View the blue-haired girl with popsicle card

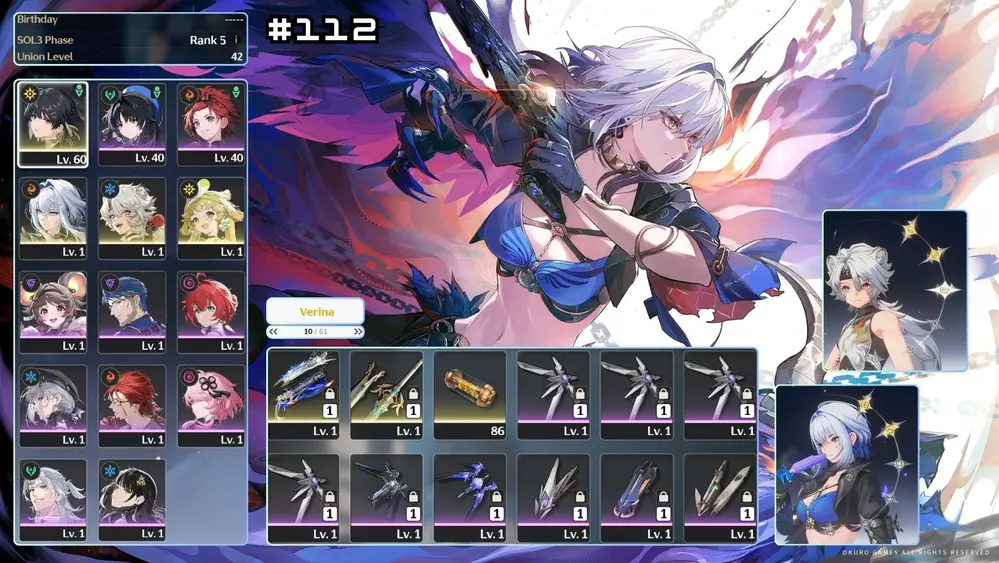tap(846, 464)
